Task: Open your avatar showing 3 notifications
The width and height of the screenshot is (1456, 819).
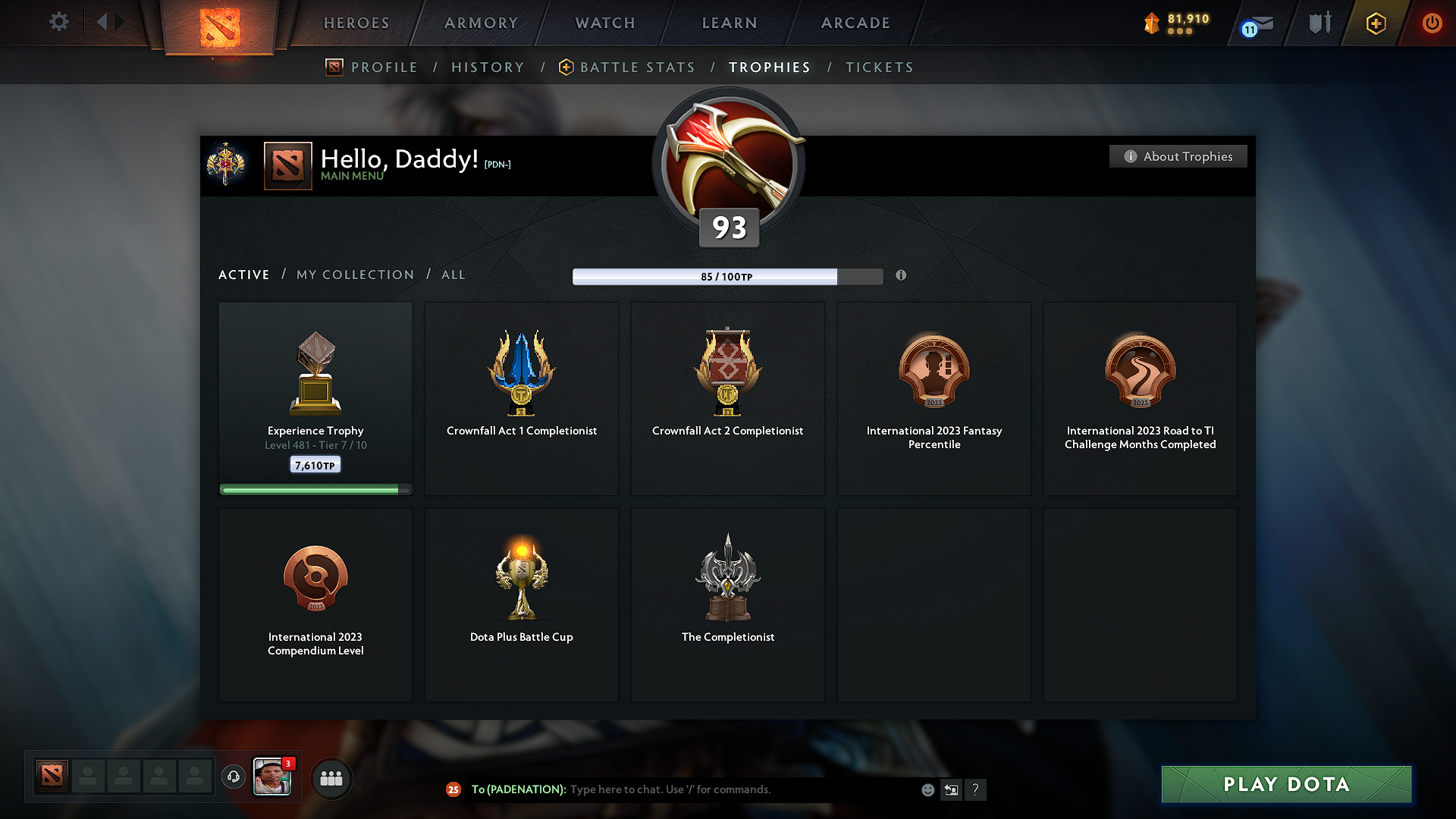Action: [272, 777]
